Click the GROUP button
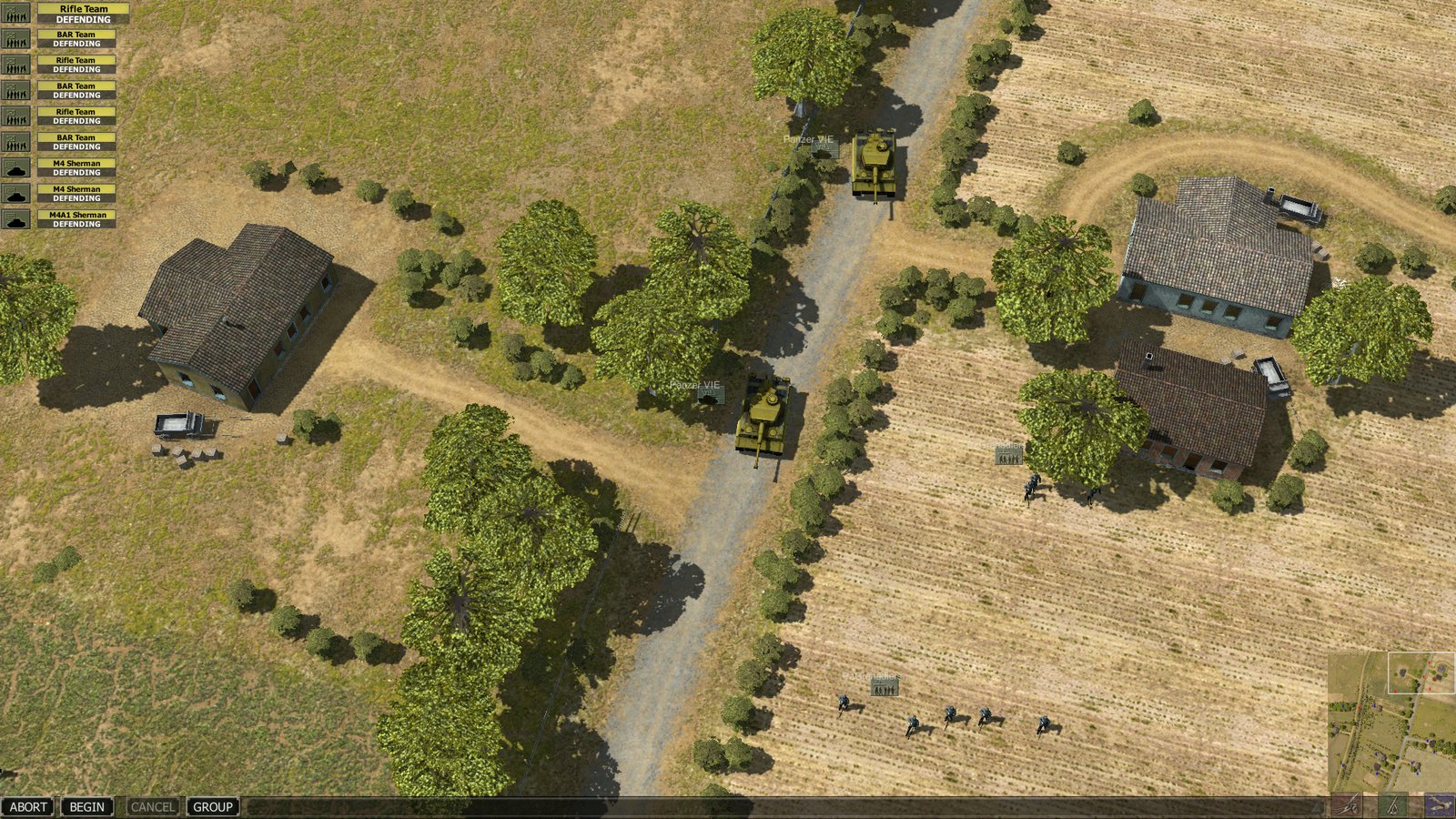Viewport: 1456px width, 819px height. tap(211, 807)
